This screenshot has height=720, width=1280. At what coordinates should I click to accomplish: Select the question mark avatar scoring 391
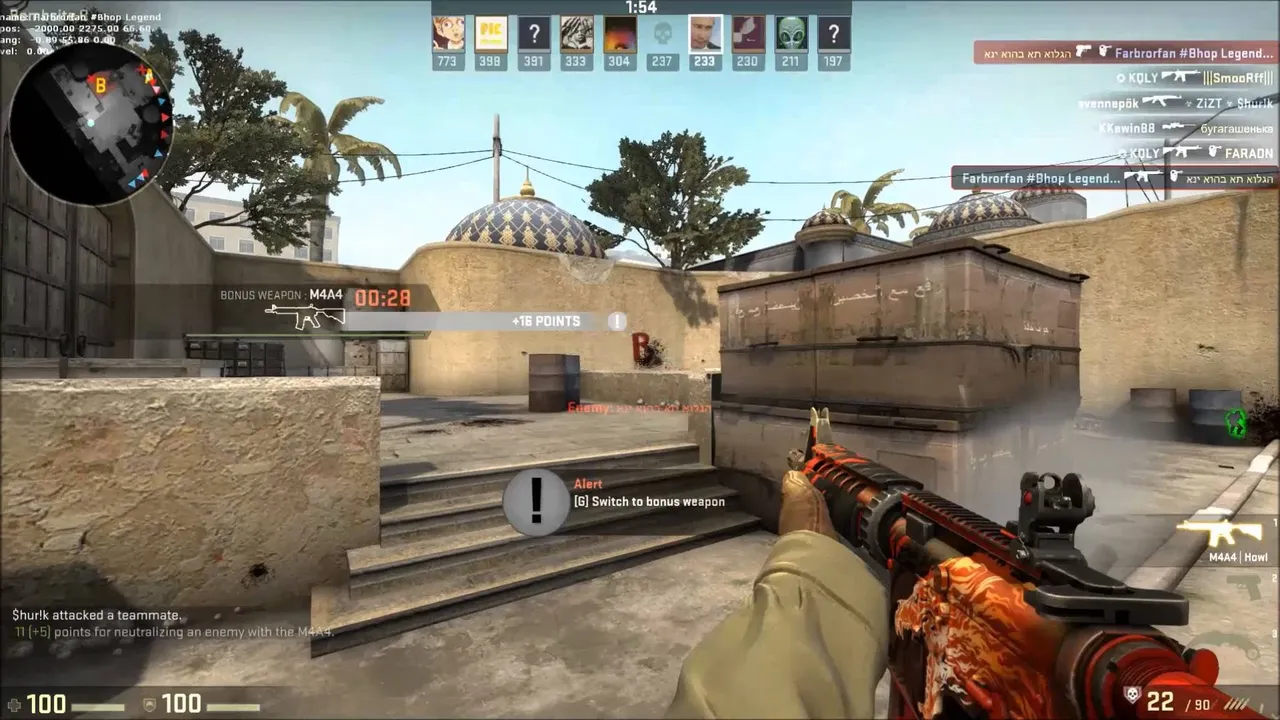[x=534, y=34]
